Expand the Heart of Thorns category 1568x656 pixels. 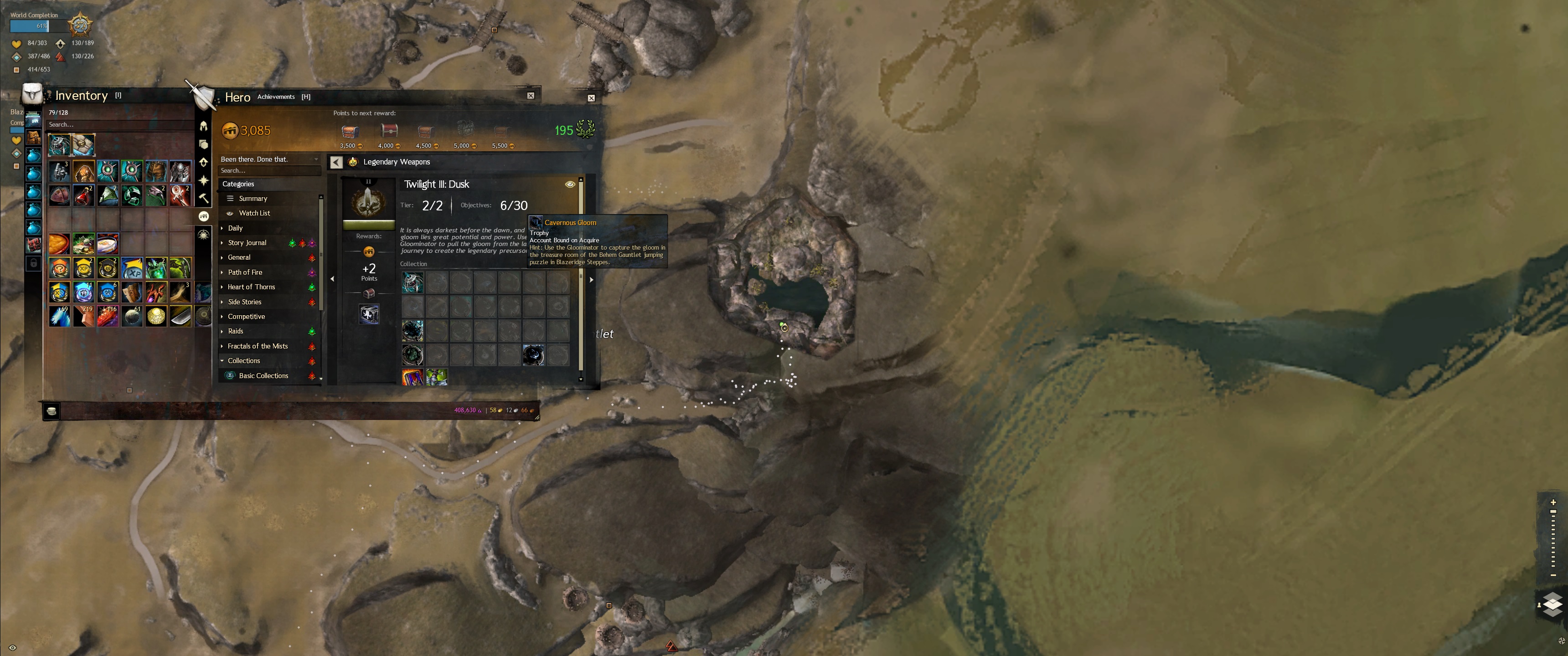(x=251, y=287)
